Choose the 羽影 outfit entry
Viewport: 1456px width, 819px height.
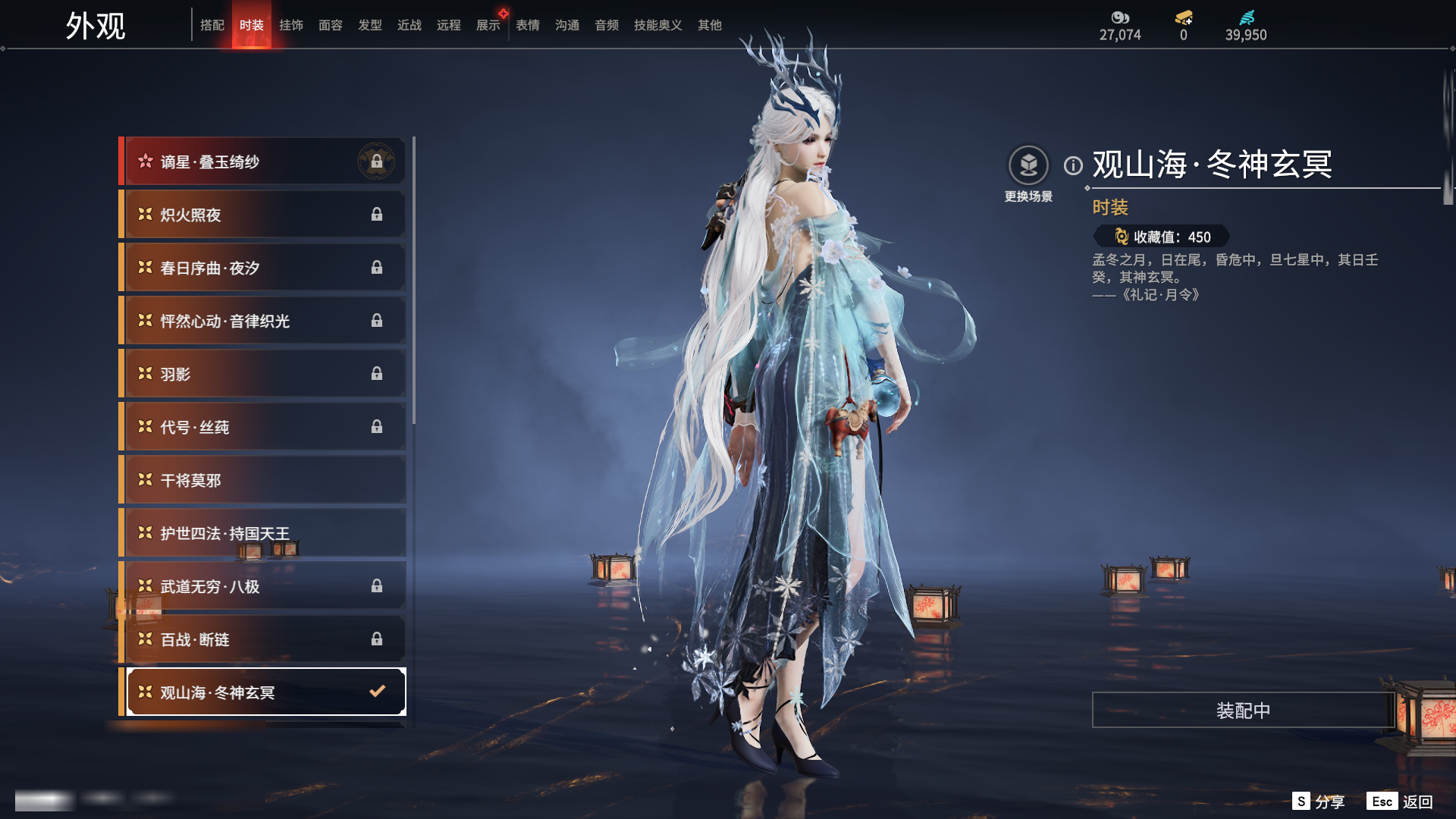(262, 374)
